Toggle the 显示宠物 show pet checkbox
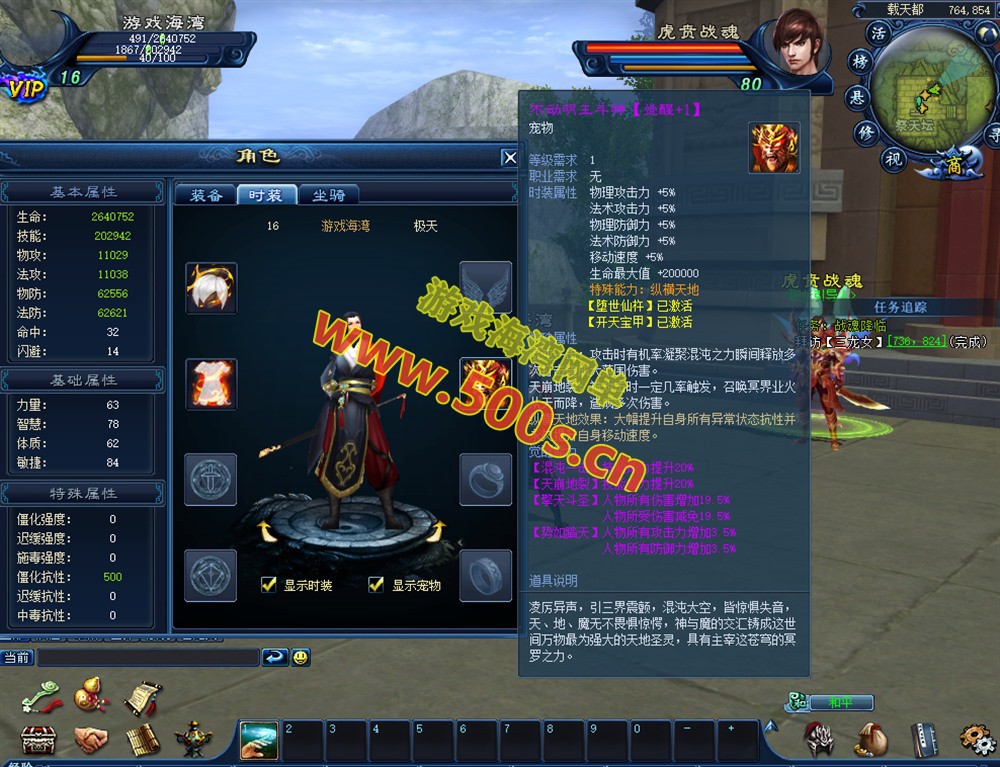1000x767 pixels. coord(376,585)
